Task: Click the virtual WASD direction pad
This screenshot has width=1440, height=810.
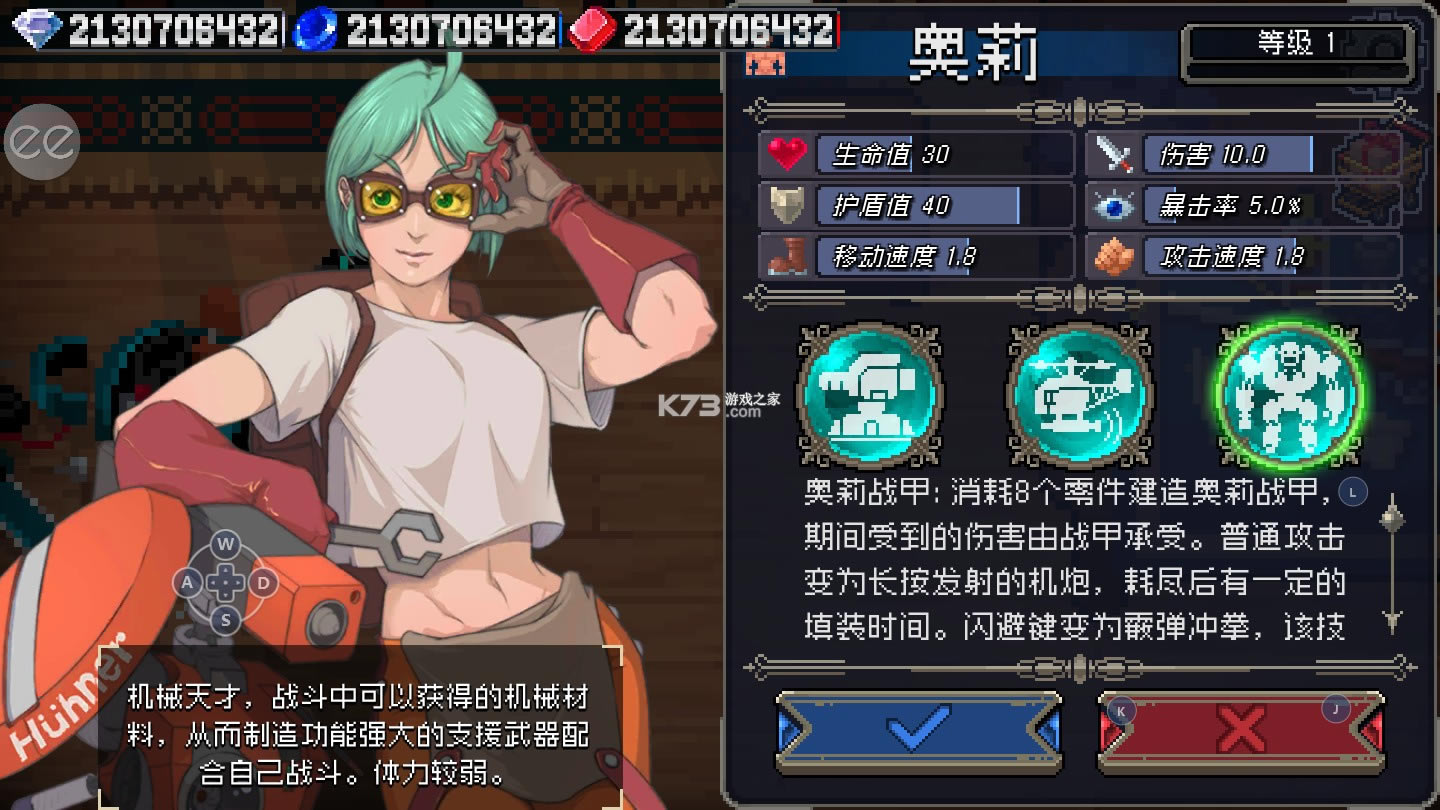Action: point(226,582)
